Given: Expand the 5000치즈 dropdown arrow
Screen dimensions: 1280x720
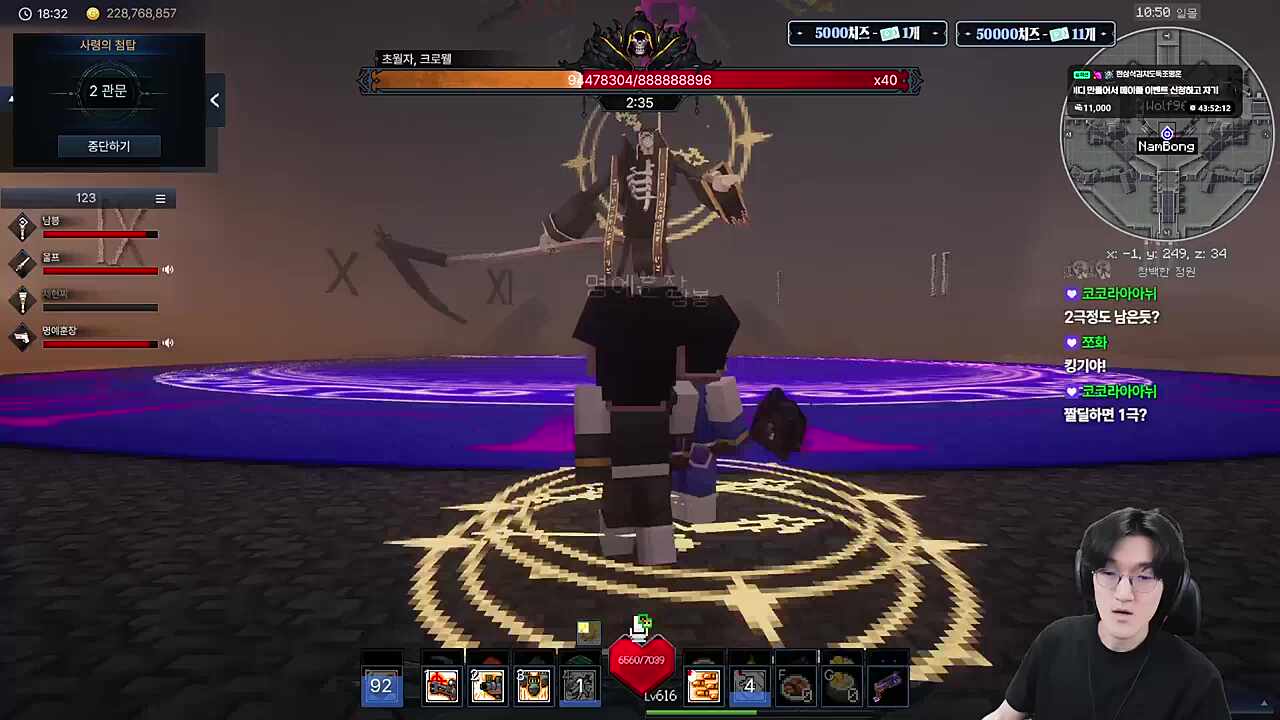Looking at the screenshot, I should 935,33.
